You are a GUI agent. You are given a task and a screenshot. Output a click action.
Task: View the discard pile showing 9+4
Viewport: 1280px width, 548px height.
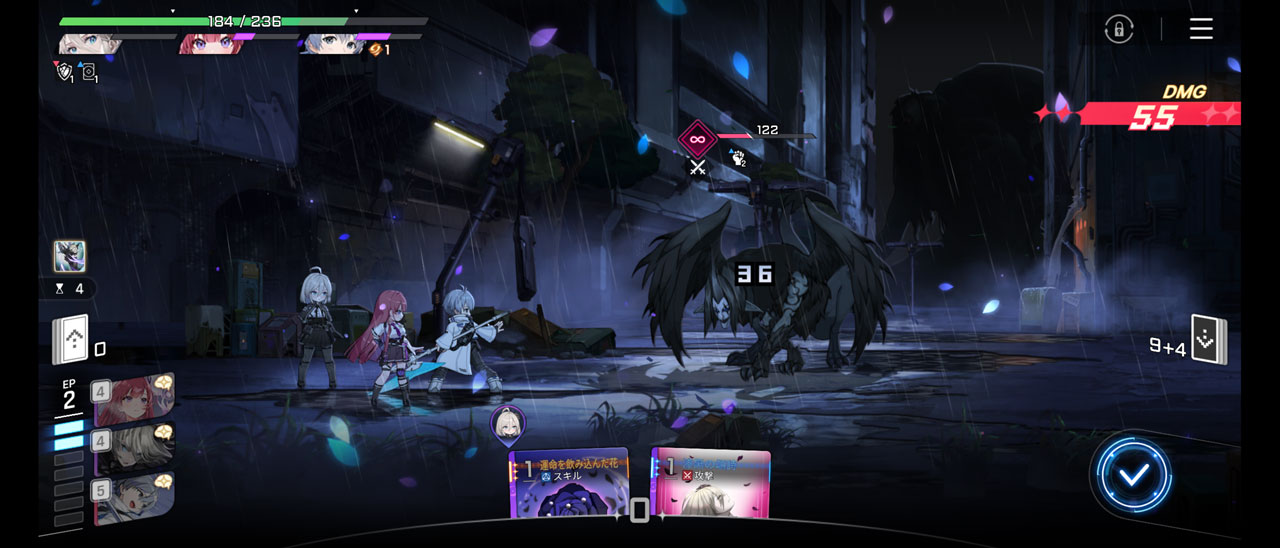(x=1208, y=341)
